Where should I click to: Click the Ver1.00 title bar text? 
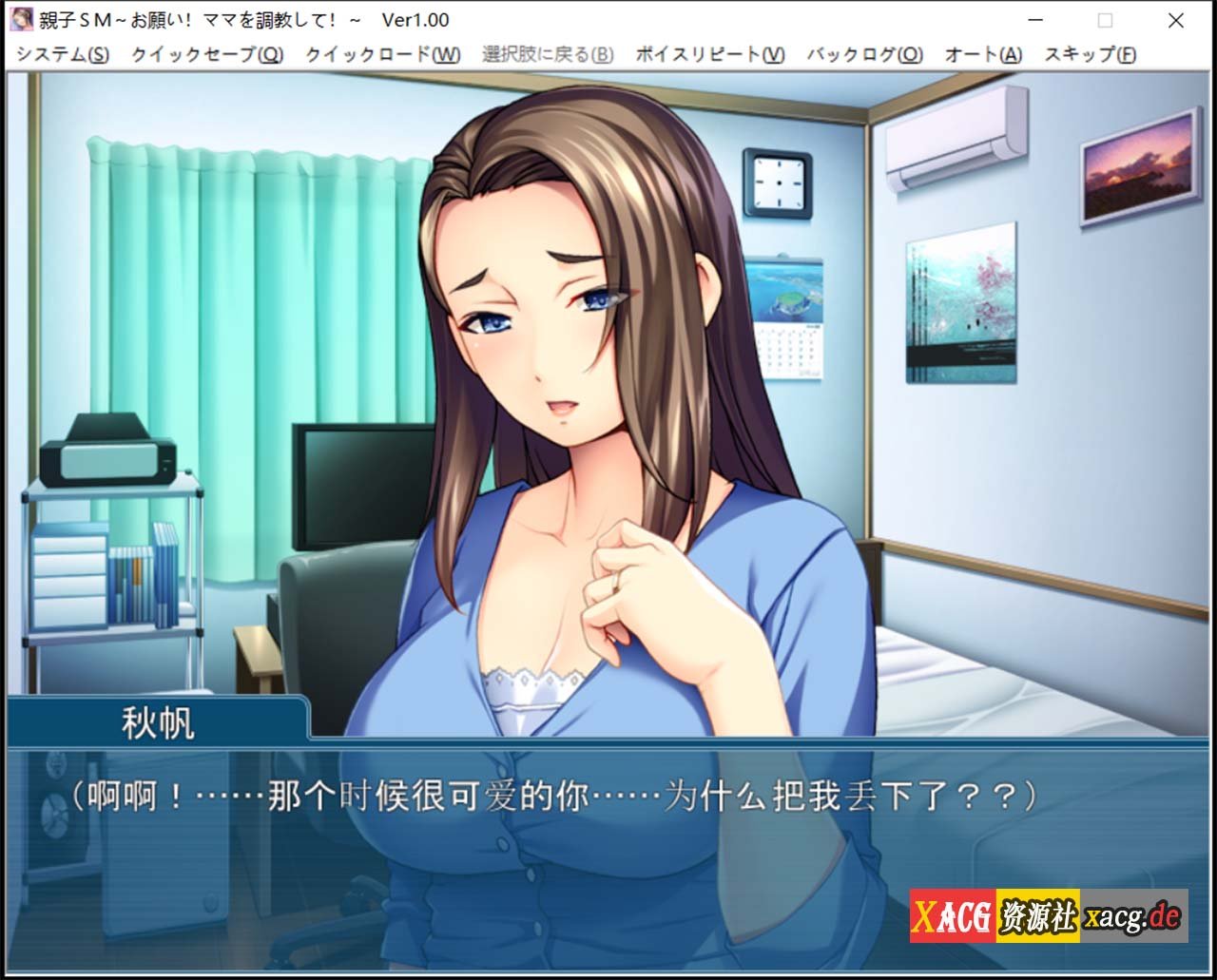[415, 19]
